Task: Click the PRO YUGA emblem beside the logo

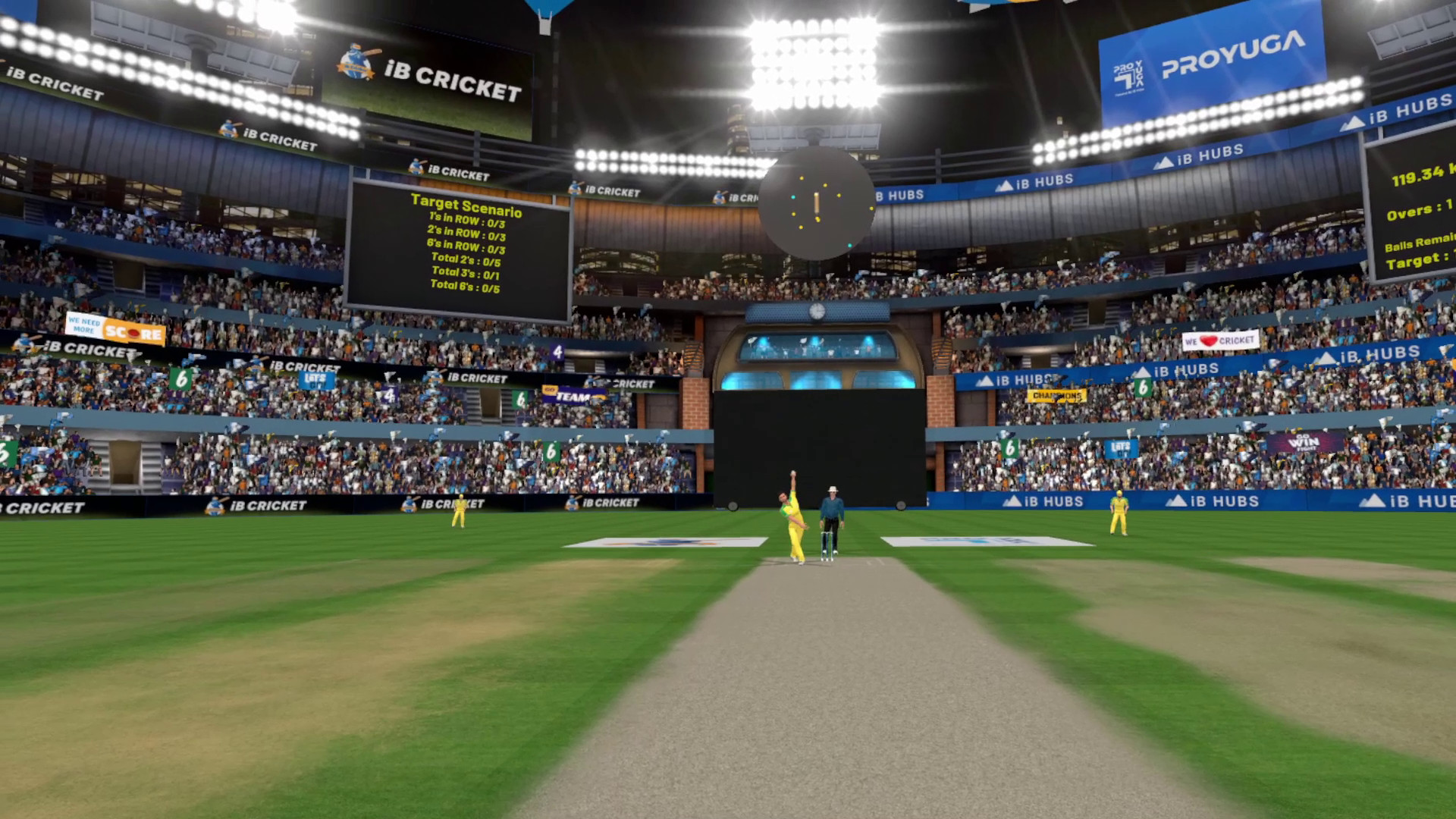Action: tap(1128, 72)
